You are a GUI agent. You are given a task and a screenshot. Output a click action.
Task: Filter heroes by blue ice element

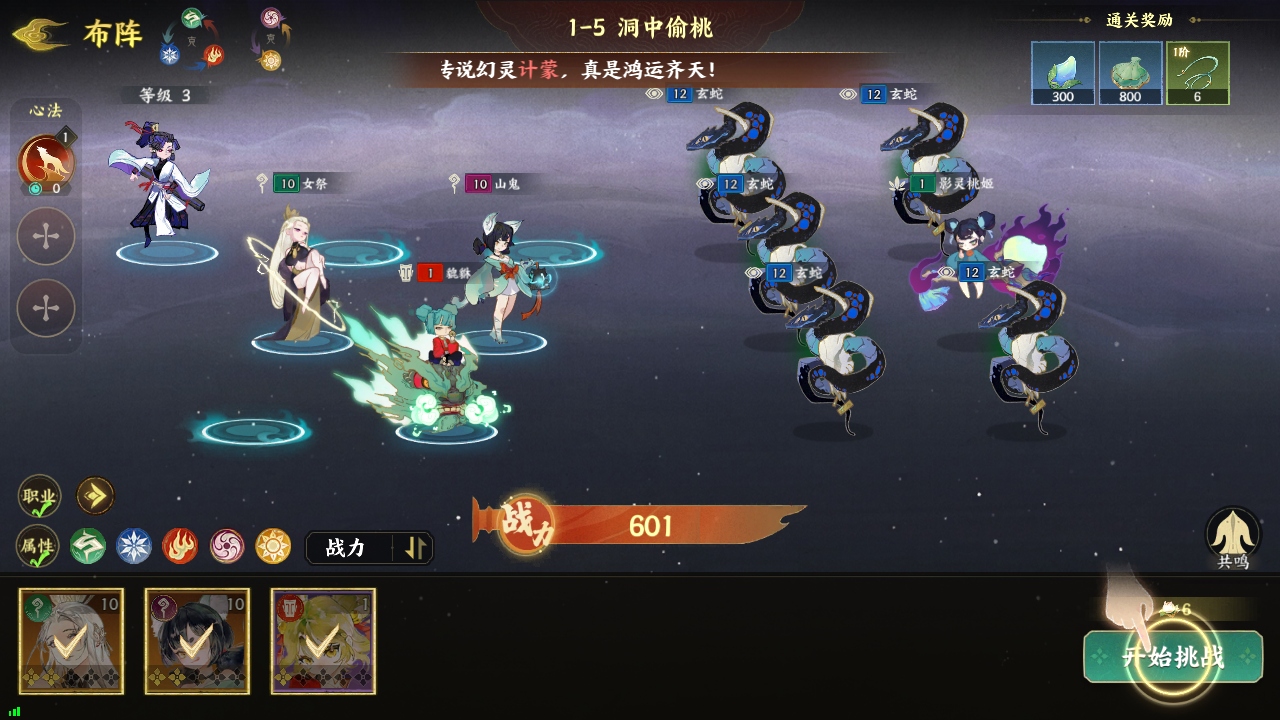[134, 546]
